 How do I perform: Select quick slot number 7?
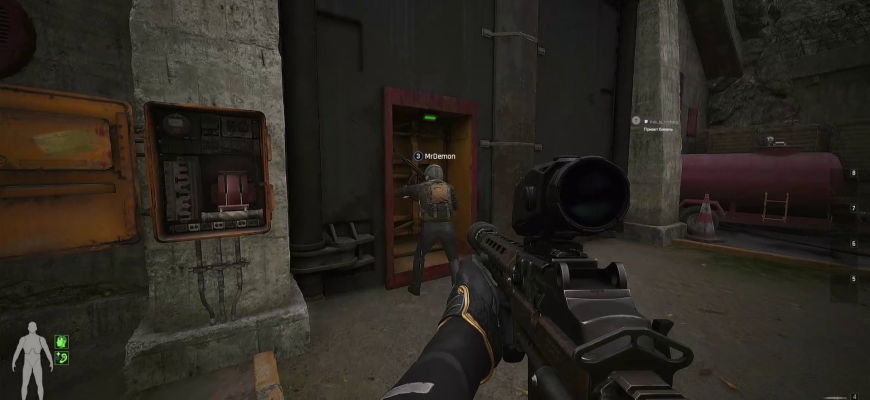click(x=853, y=208)
